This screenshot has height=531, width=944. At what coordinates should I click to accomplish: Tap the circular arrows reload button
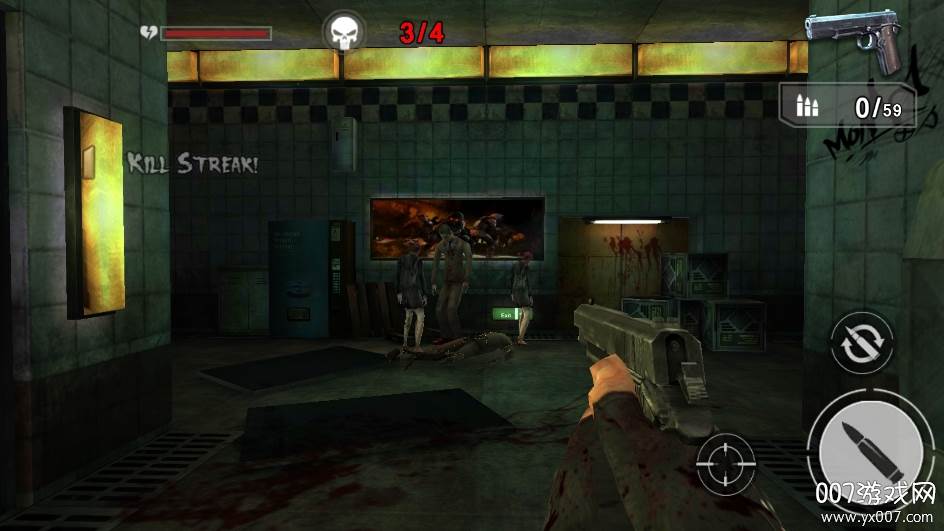[x=861, y=343]
